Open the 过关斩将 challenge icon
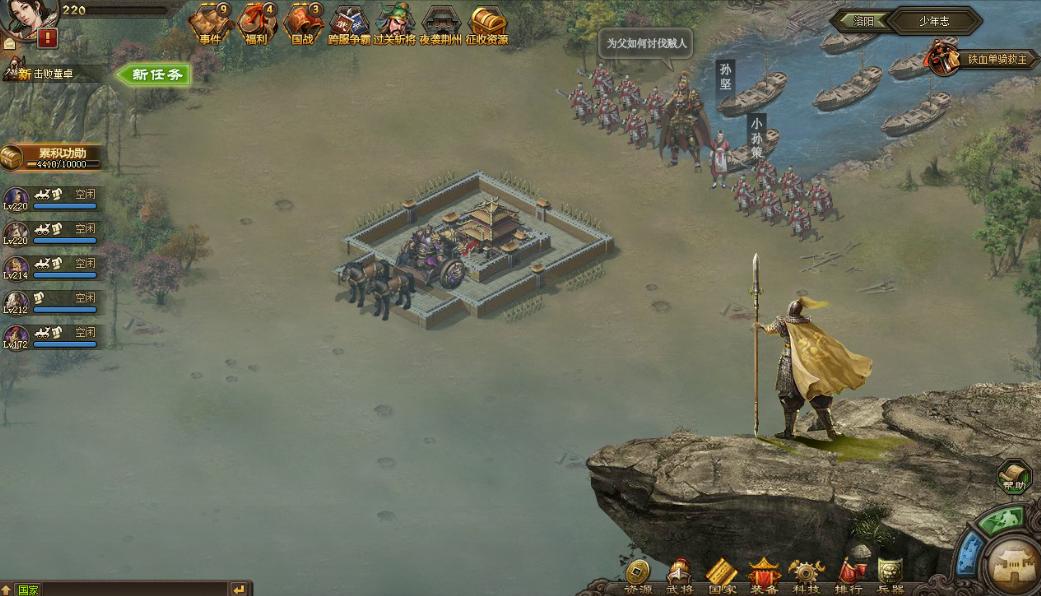Viewport: 1041px width, 596px height. [395, 23]
